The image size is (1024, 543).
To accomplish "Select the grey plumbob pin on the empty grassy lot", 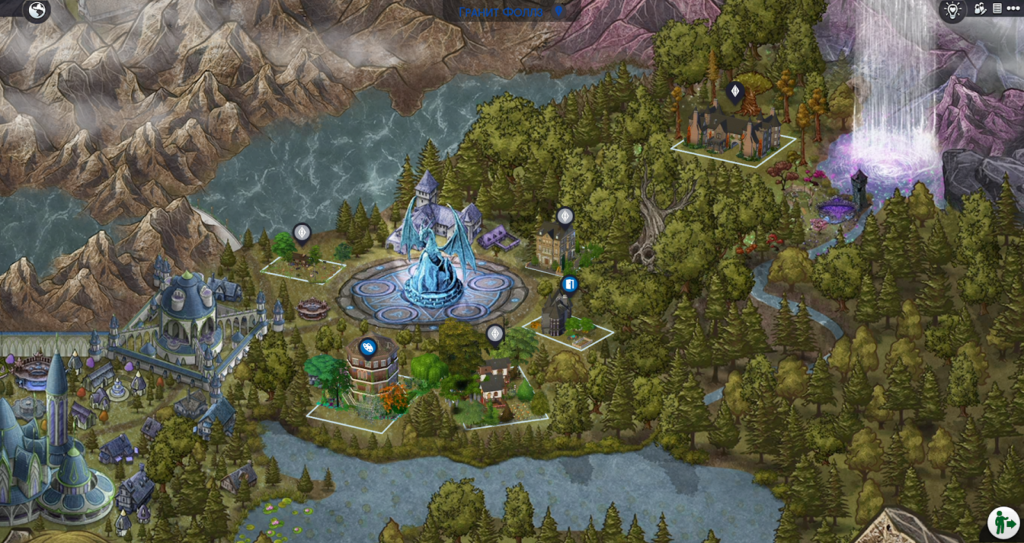I will tap(301, 233).
